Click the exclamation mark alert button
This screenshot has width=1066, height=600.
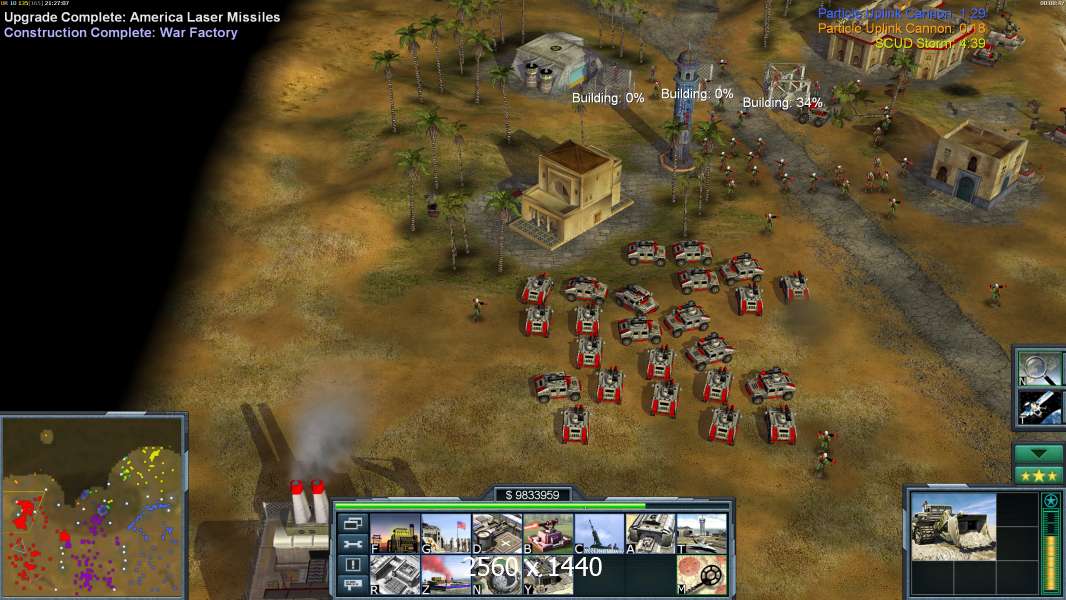click(x=352, y=565)
